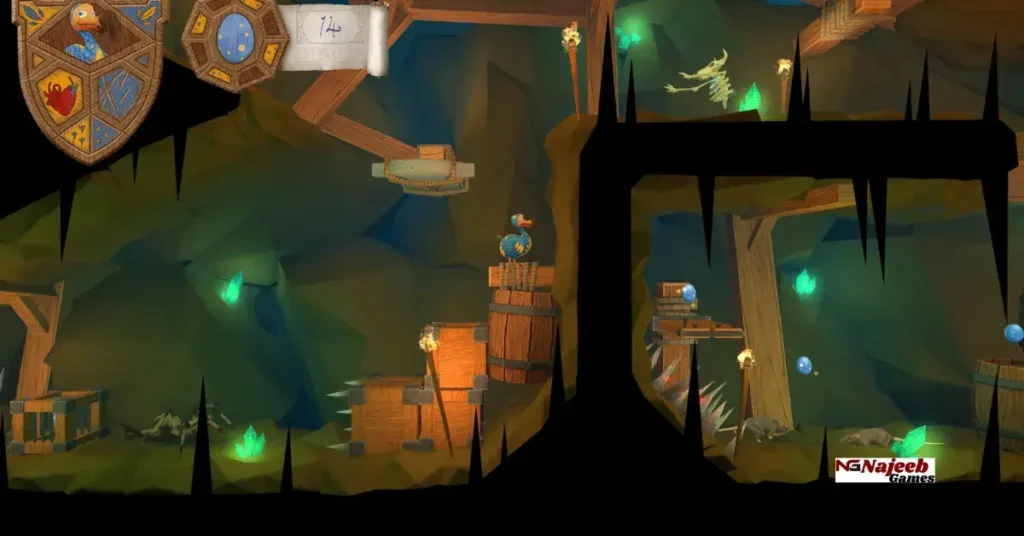Viewport: 1024px width, 536px height.
Task: Select the red heart shield segment
Action: point(62,98)
